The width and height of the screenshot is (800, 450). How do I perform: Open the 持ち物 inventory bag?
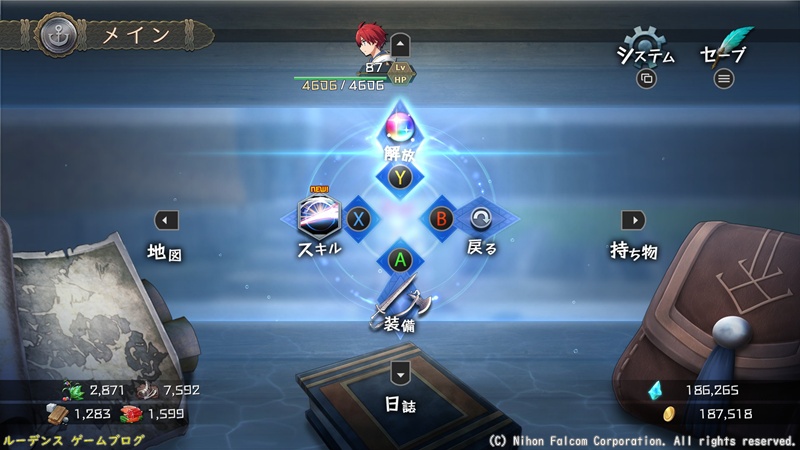[634, 252]
